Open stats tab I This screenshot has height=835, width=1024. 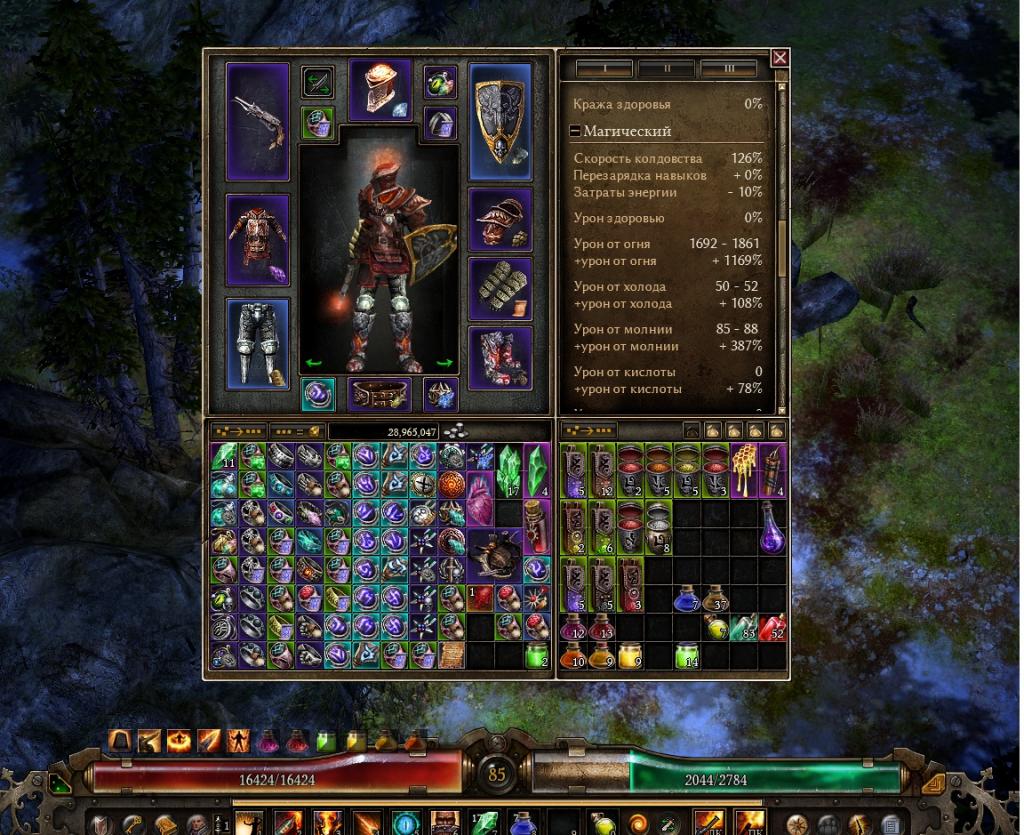click(604, 69)
